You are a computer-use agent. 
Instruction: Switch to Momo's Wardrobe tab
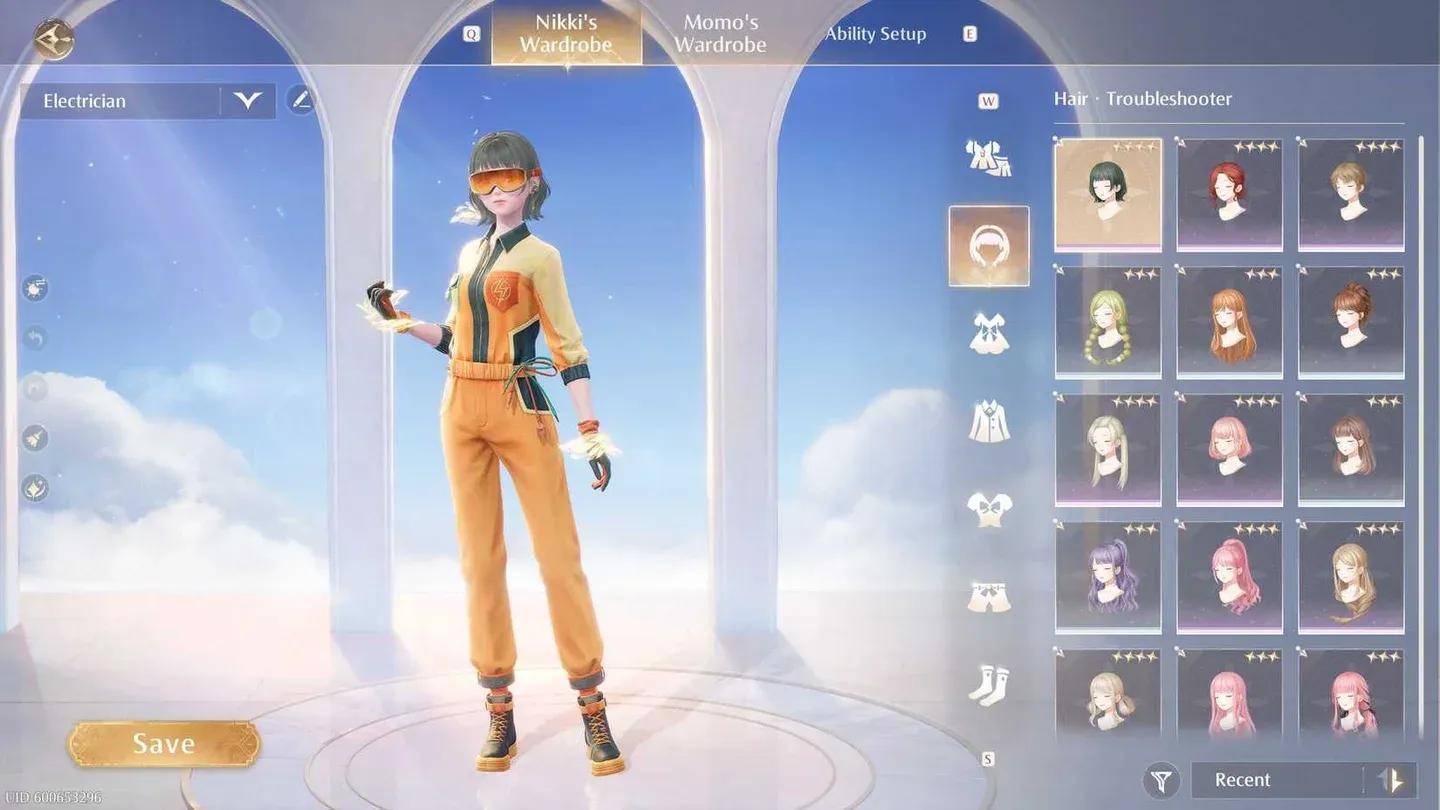pos(722,32)
